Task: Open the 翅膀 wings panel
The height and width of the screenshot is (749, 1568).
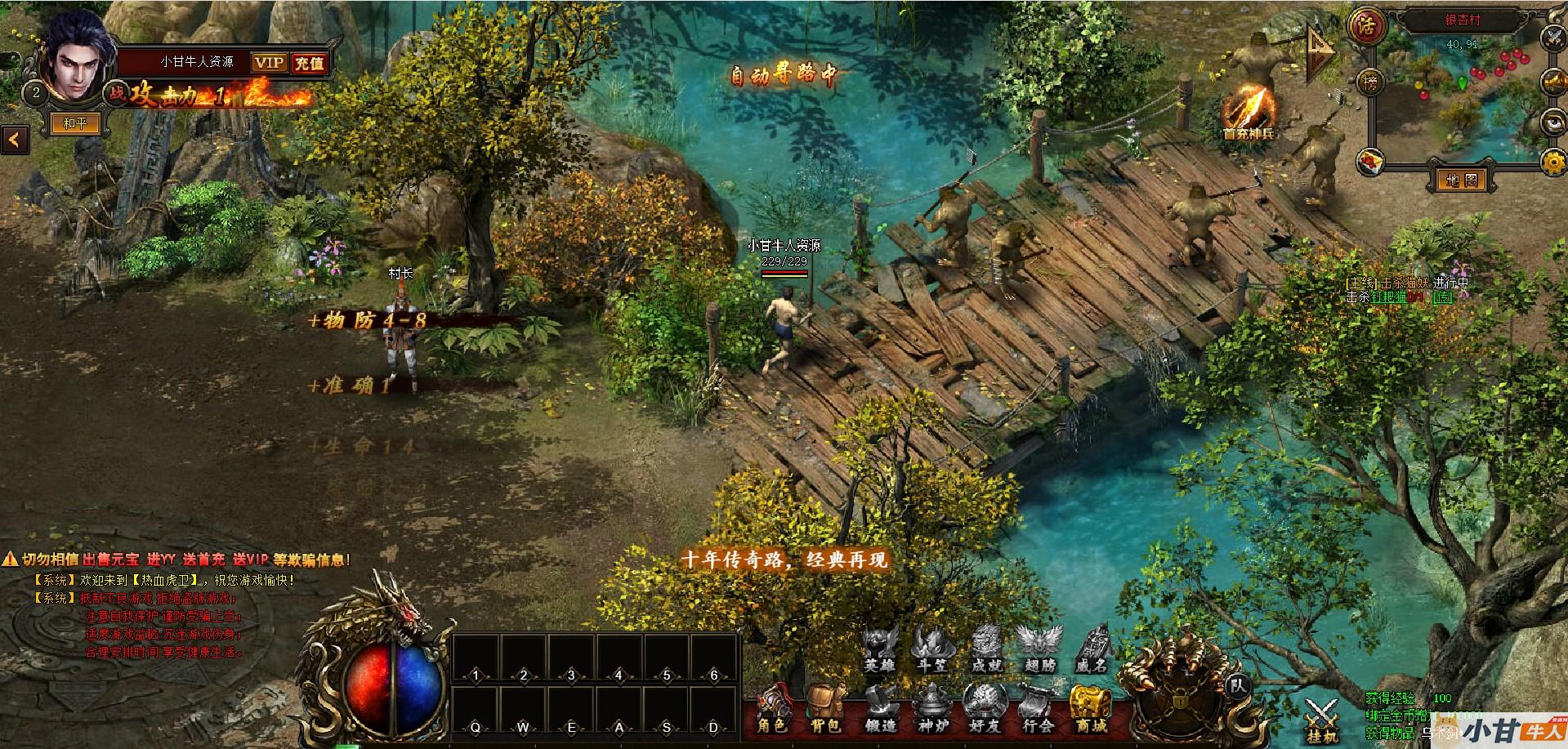Action: click(x=1038, y=649)
